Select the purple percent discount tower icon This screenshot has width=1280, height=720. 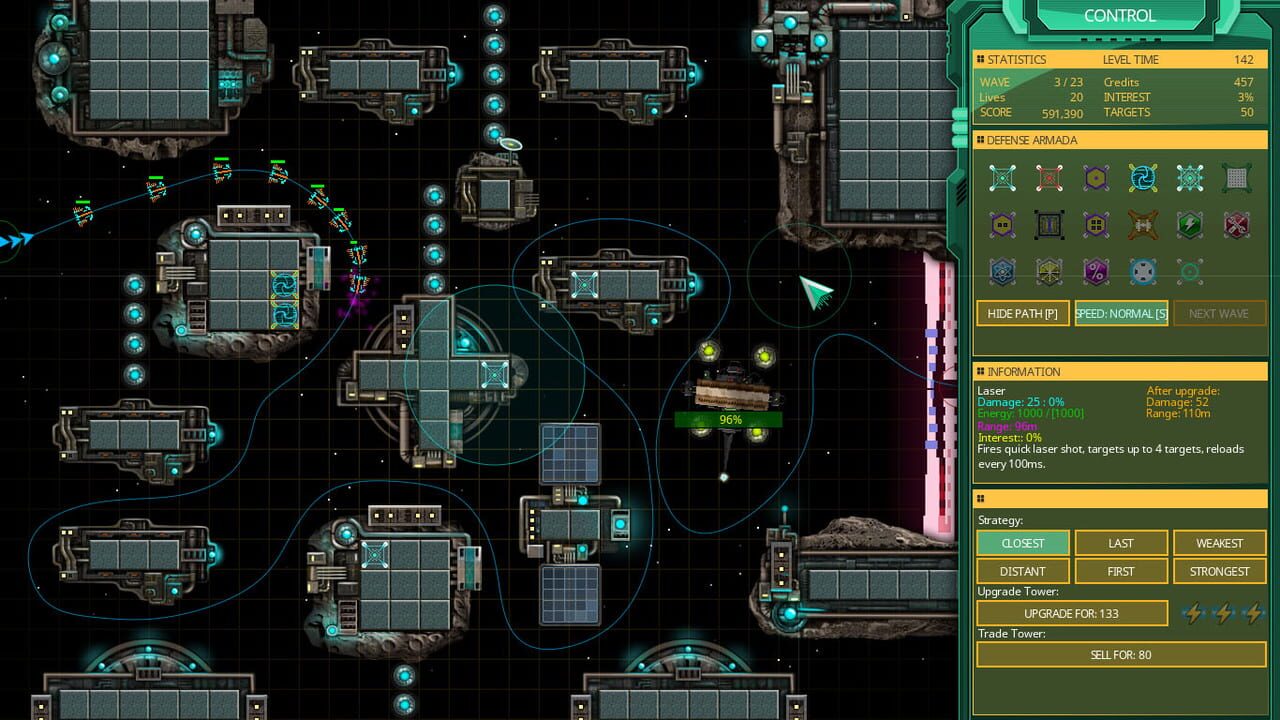coord(1096,271)
